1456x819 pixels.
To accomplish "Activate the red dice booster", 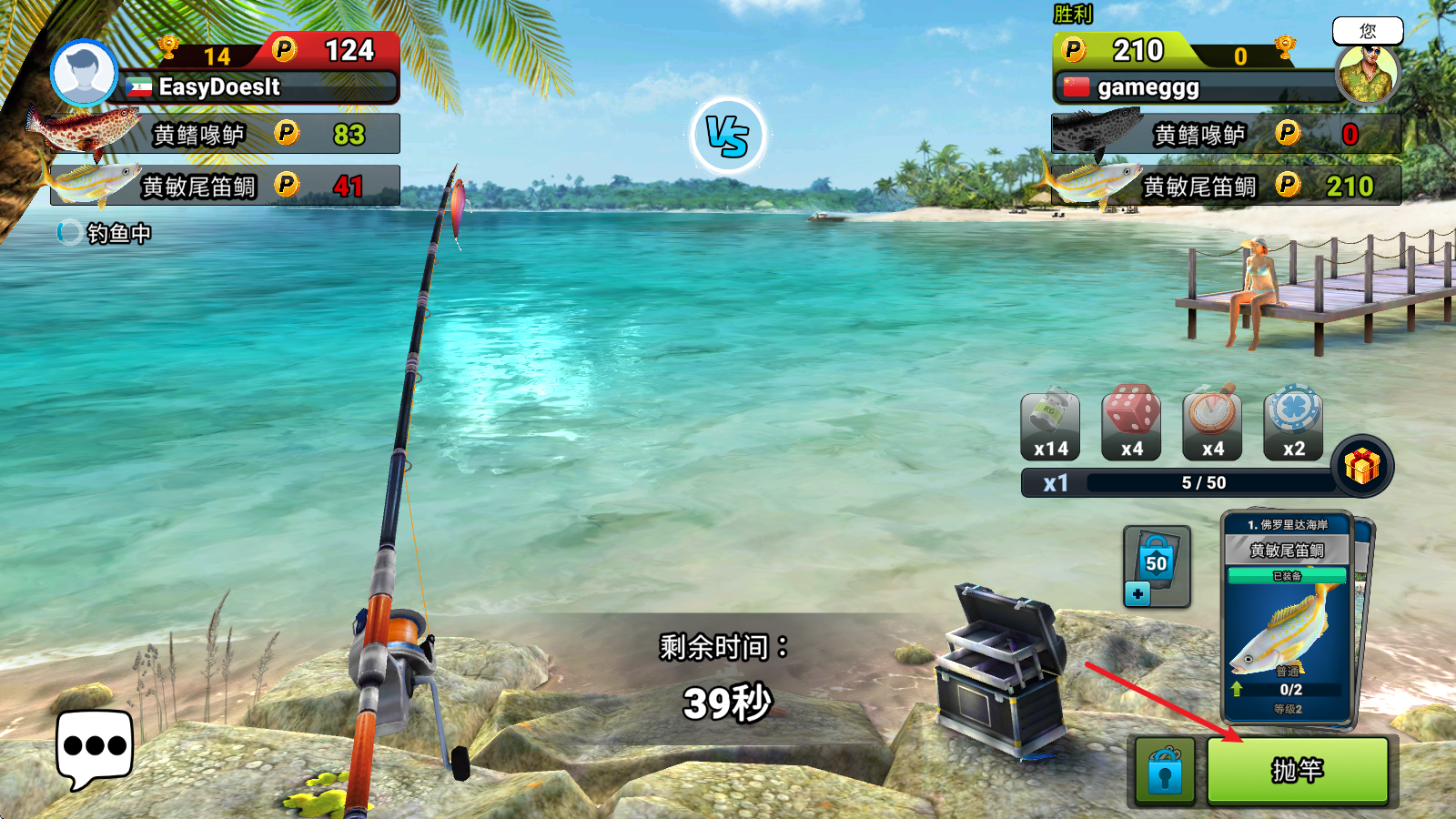I will click(x=1131, y=424).
